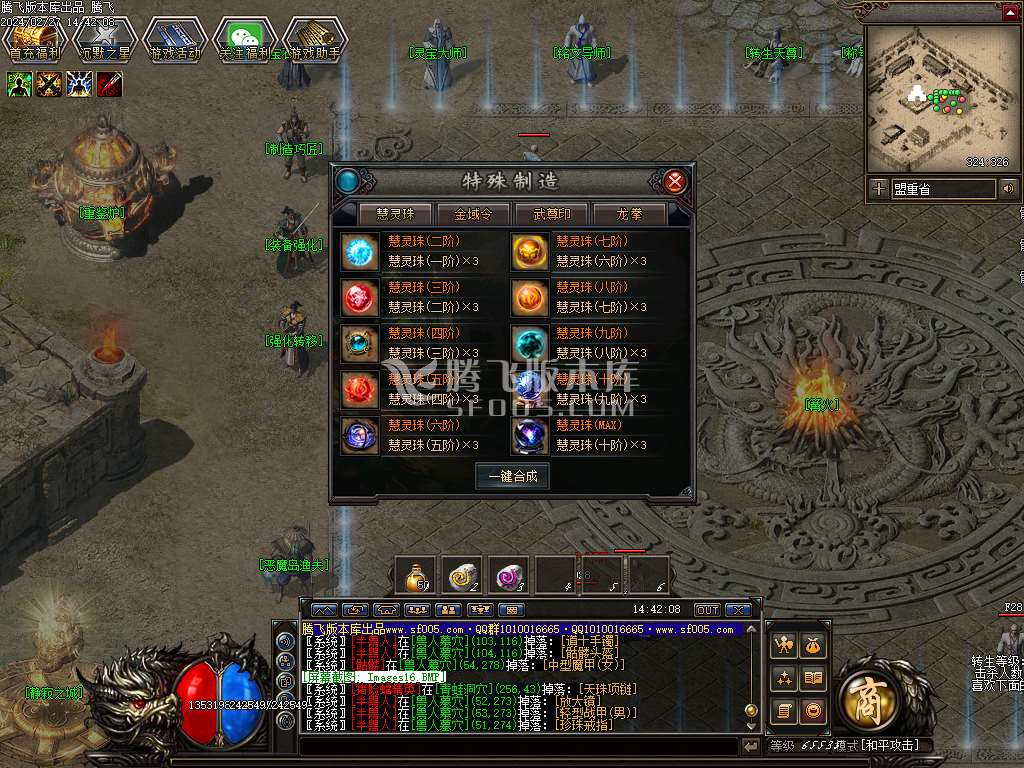Pick the 慧灵珠(MAX) recipe orb
The height and width of the screenshot is (768, 1024).
(x=529, y=435)
